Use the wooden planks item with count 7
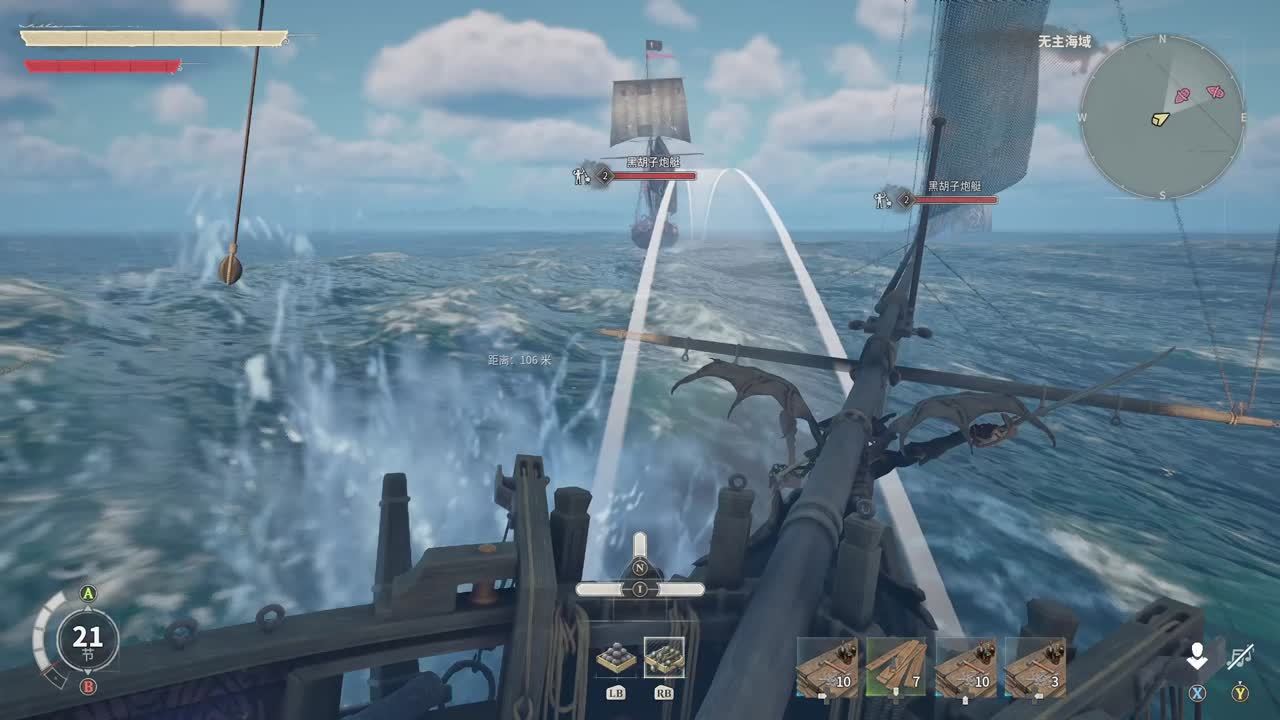 pos(896,667)
